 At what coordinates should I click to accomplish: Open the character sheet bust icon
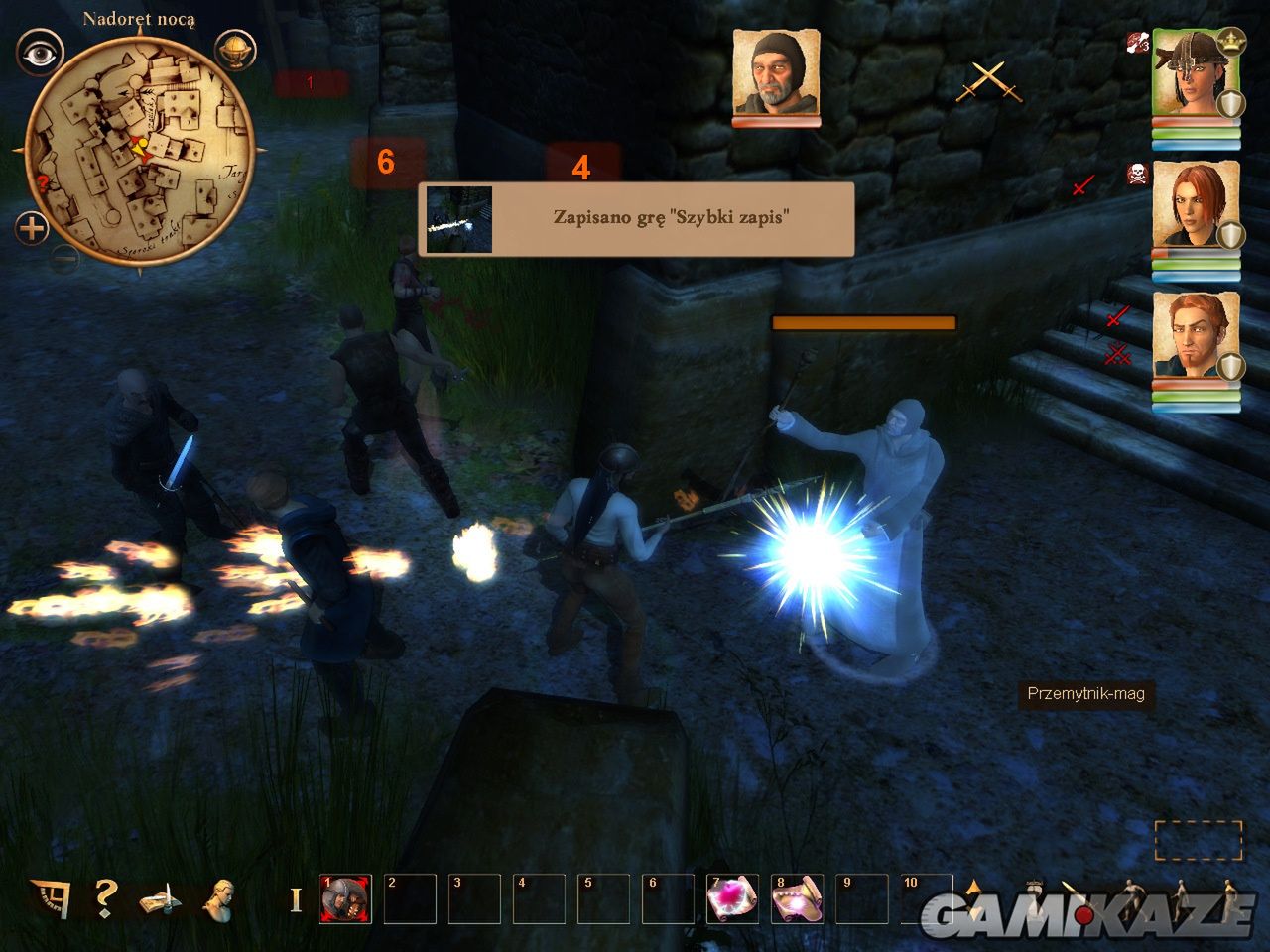[x=219, y=898]
